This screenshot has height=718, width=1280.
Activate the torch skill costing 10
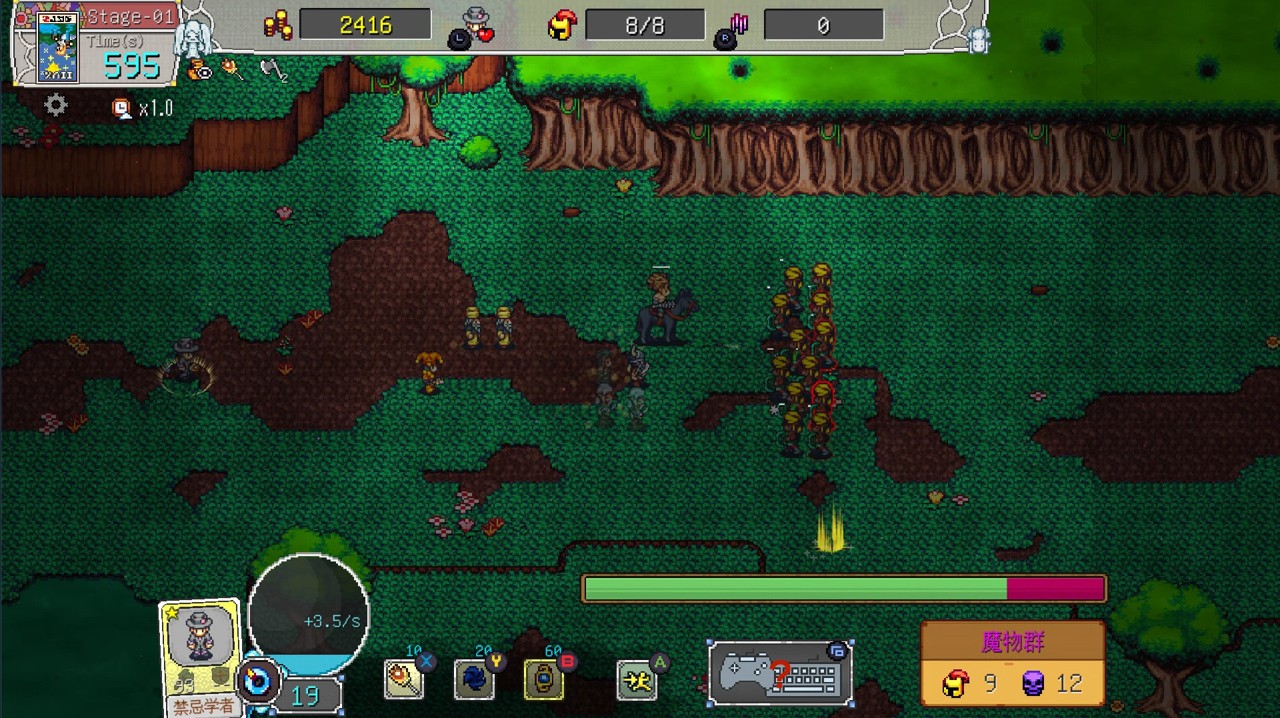coord(404,680)
